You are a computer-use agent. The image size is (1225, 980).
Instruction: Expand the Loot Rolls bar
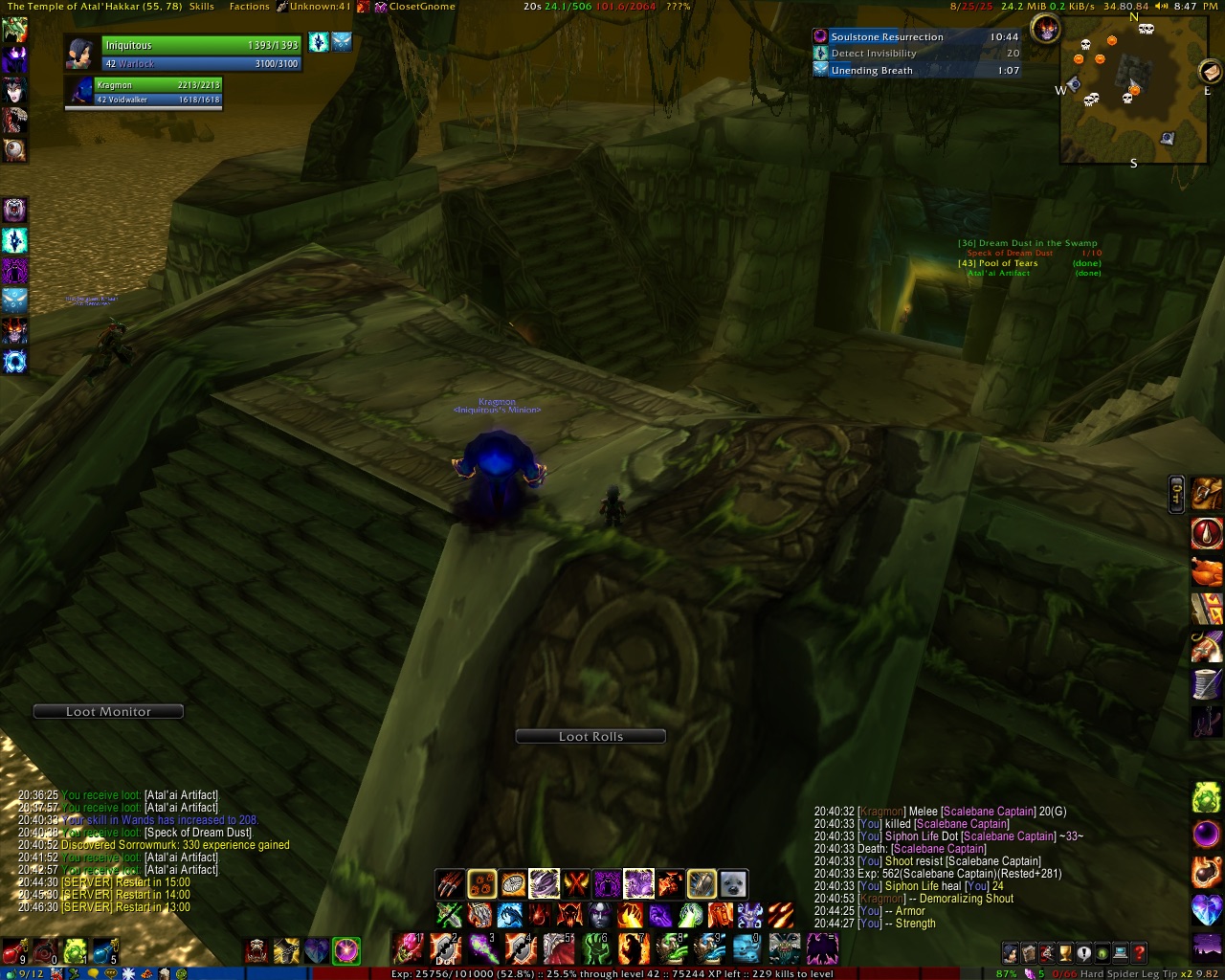click(590, 736)
